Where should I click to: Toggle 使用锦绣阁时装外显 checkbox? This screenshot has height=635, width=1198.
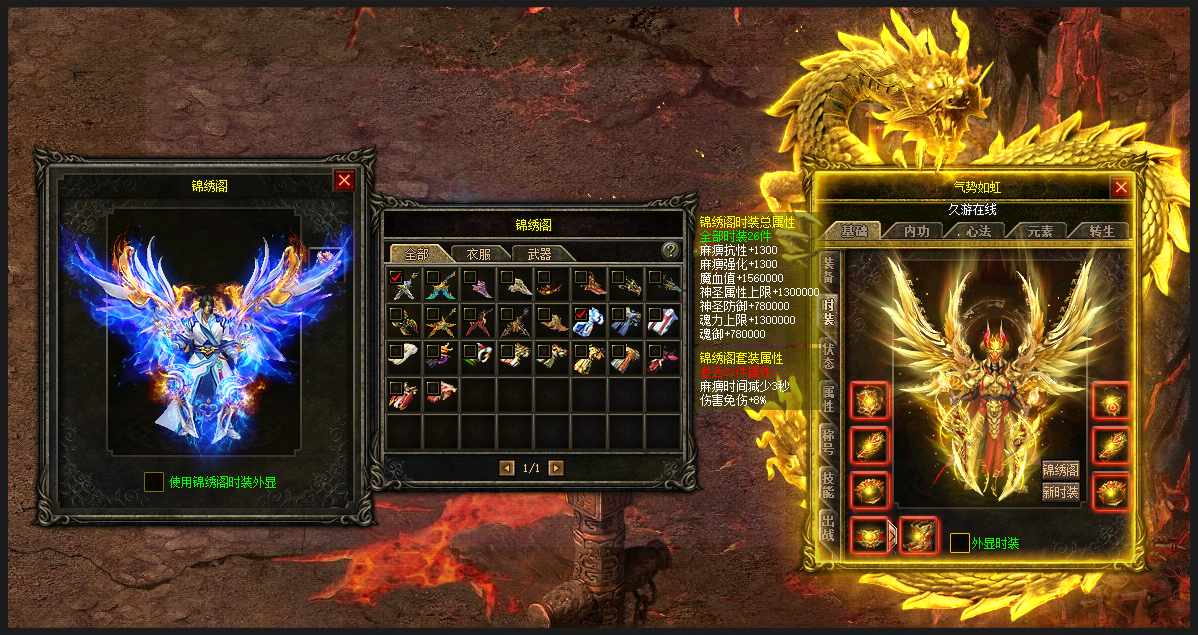pos(154,482)
